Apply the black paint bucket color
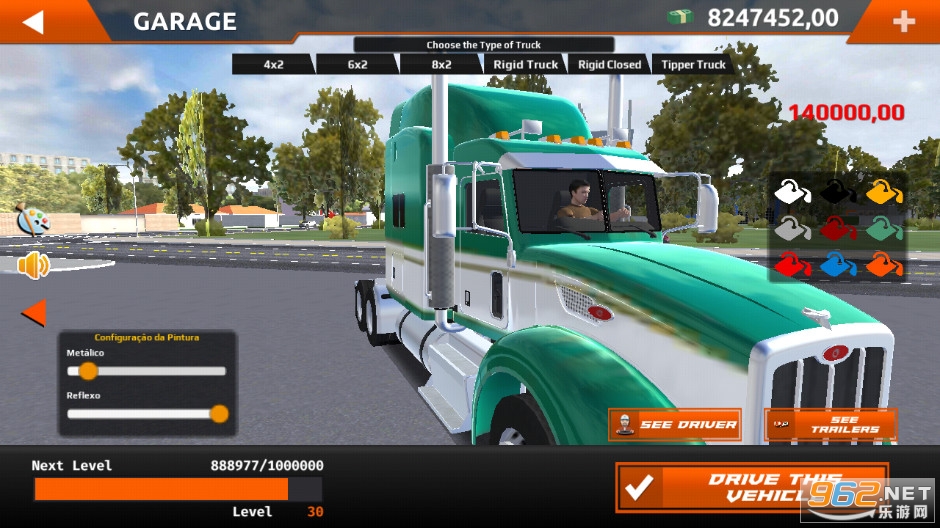Image resolution: width=940 pixels, height=528 pixels. (x=838, y=191)
